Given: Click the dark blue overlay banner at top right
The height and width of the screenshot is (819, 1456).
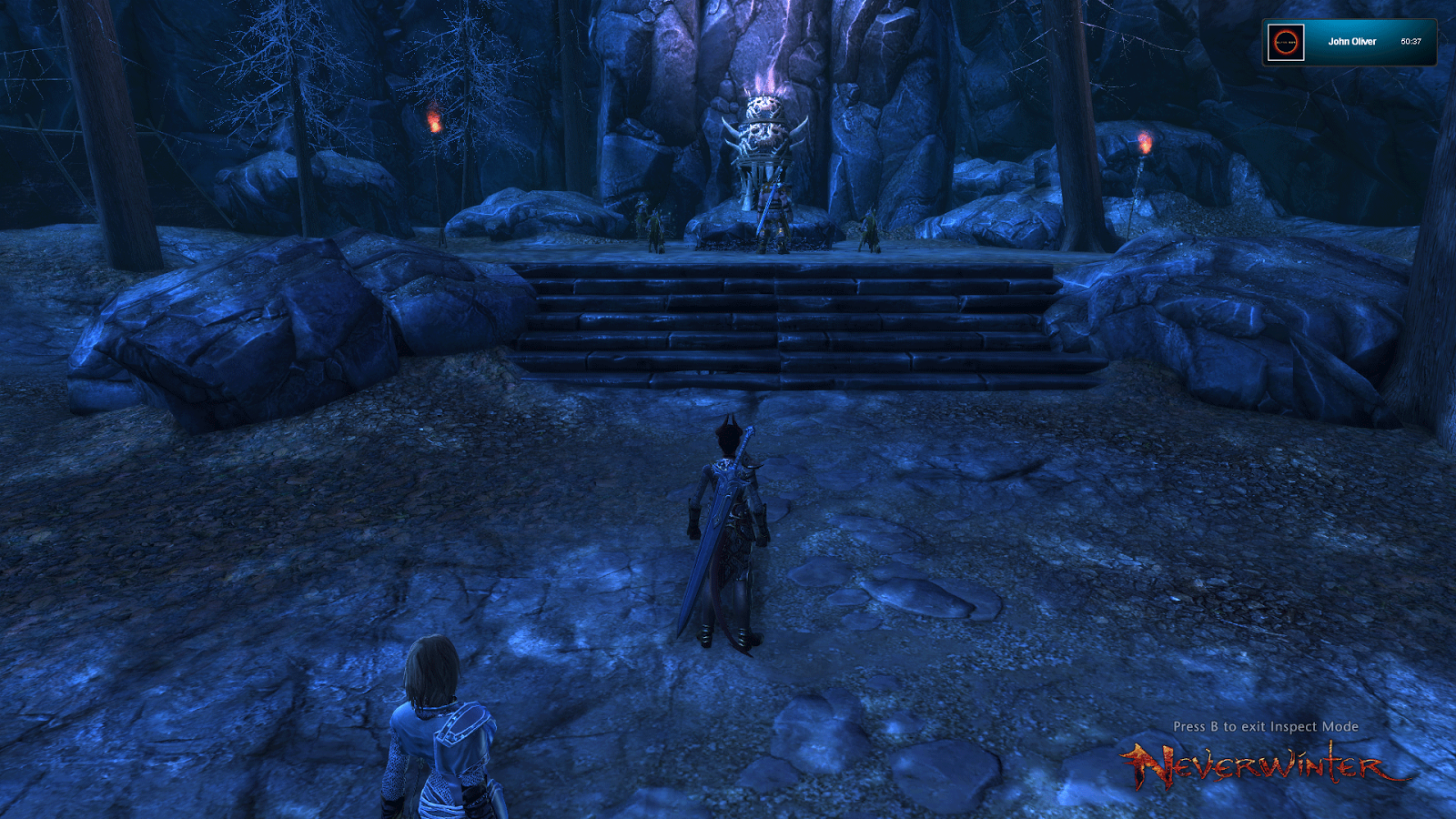Looking at the screenshot, I should pos(1351,42).
